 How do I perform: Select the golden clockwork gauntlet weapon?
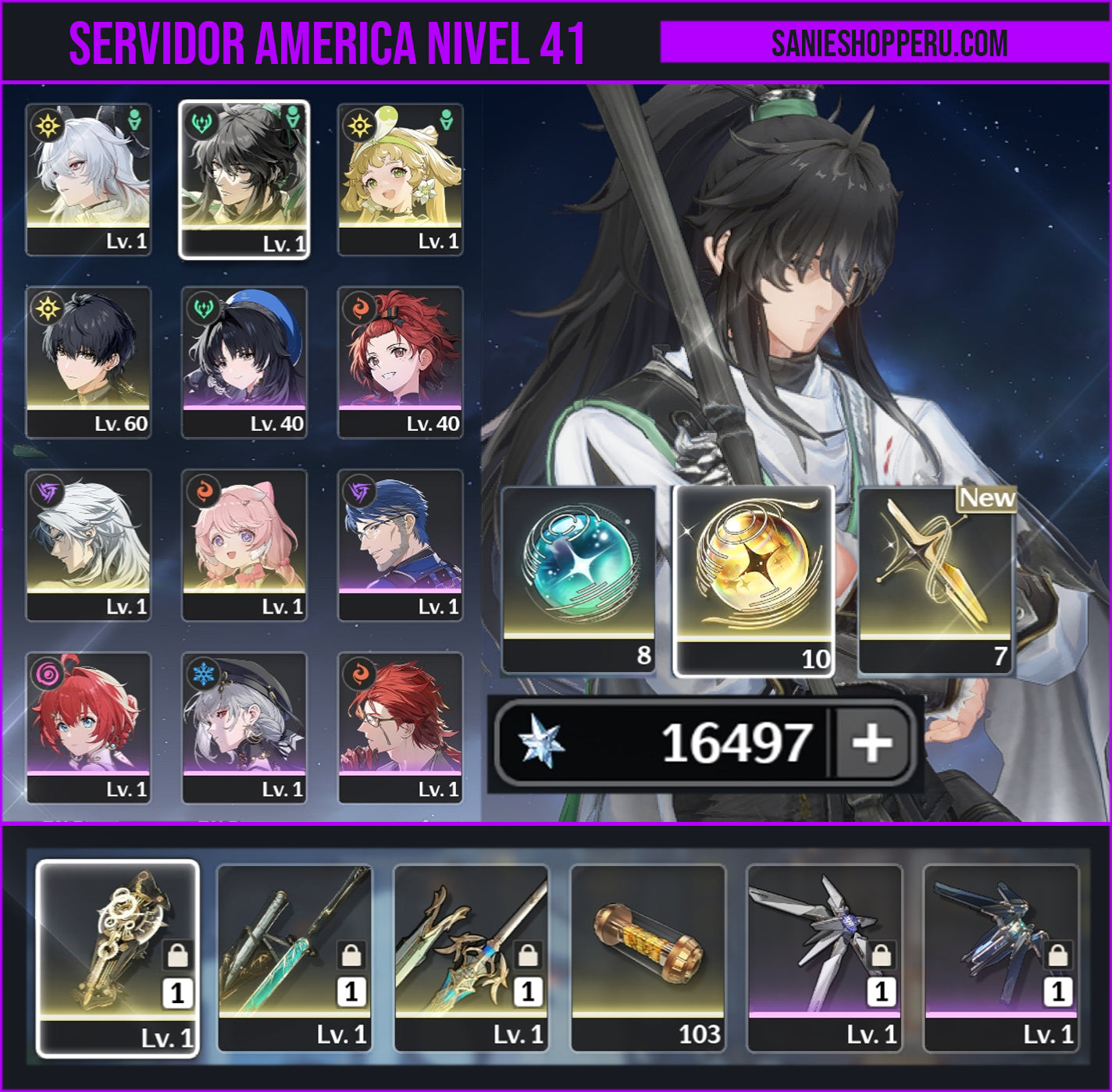coord(118,958)
